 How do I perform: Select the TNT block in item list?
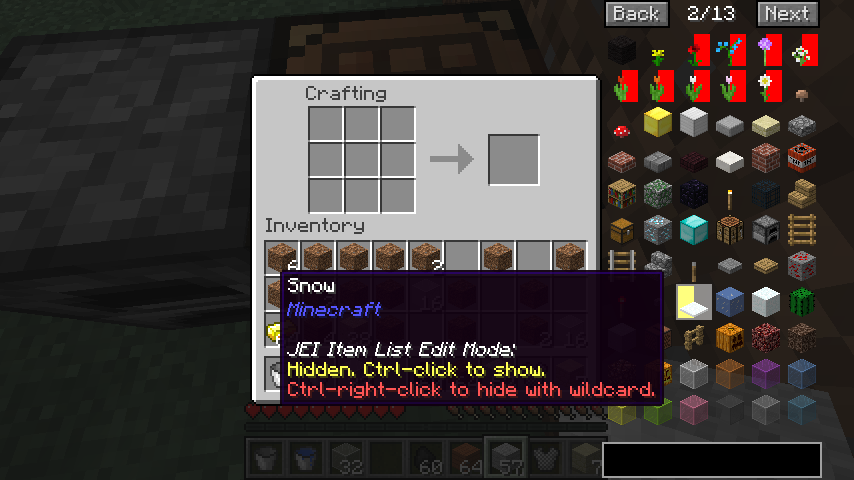click(801, 158)
